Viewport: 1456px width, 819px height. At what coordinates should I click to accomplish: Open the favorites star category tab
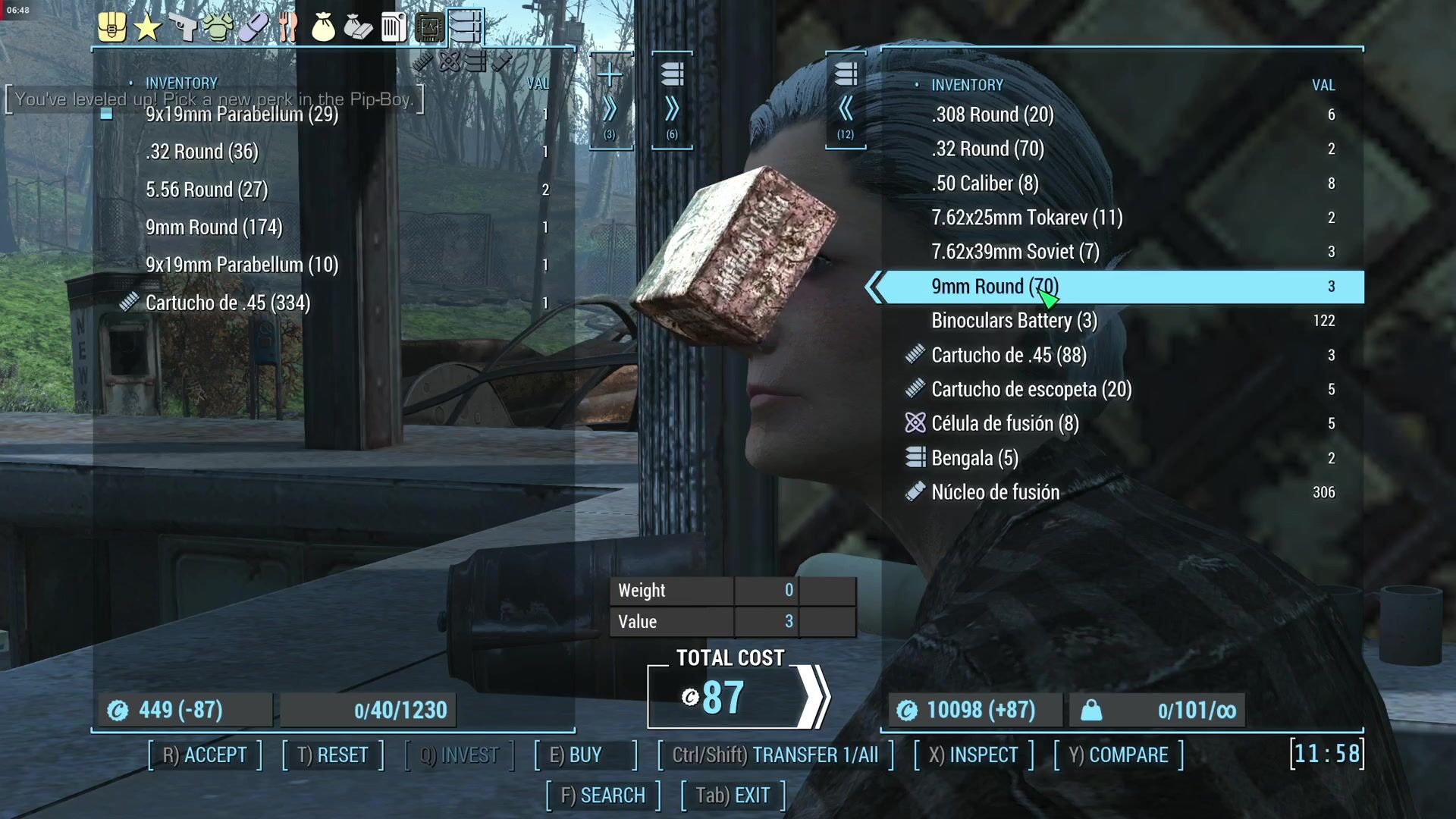pyautogui.click(x=147, y=28)
